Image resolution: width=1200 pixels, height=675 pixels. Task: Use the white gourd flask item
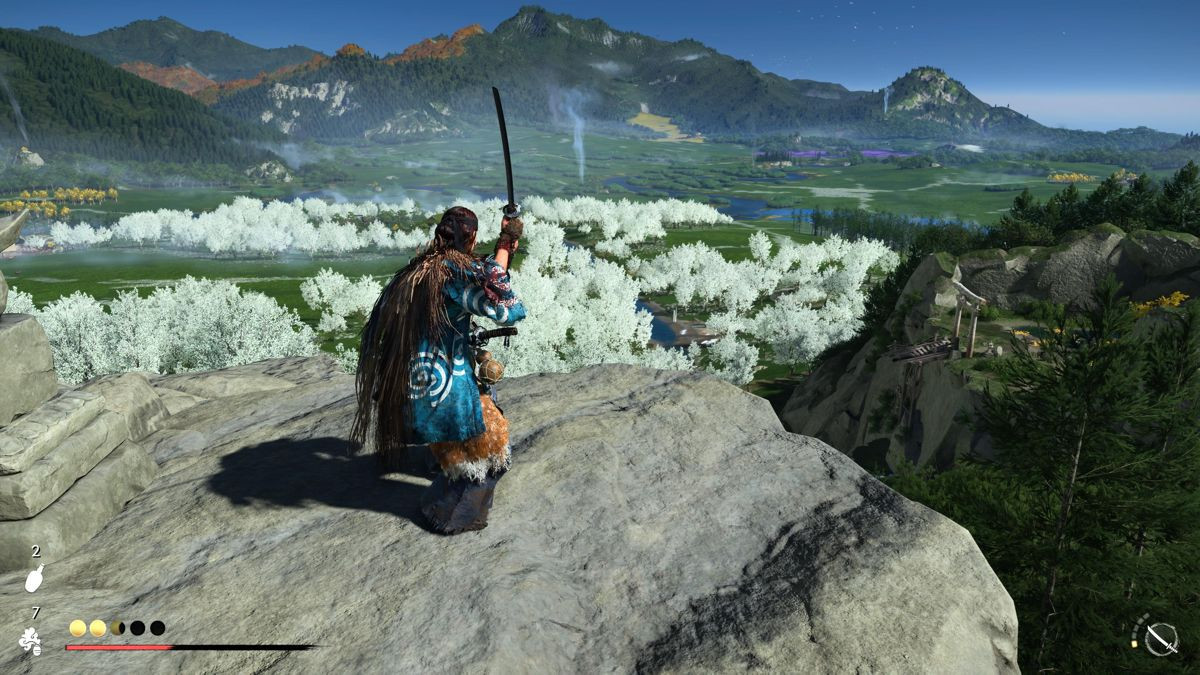[35, 579]
